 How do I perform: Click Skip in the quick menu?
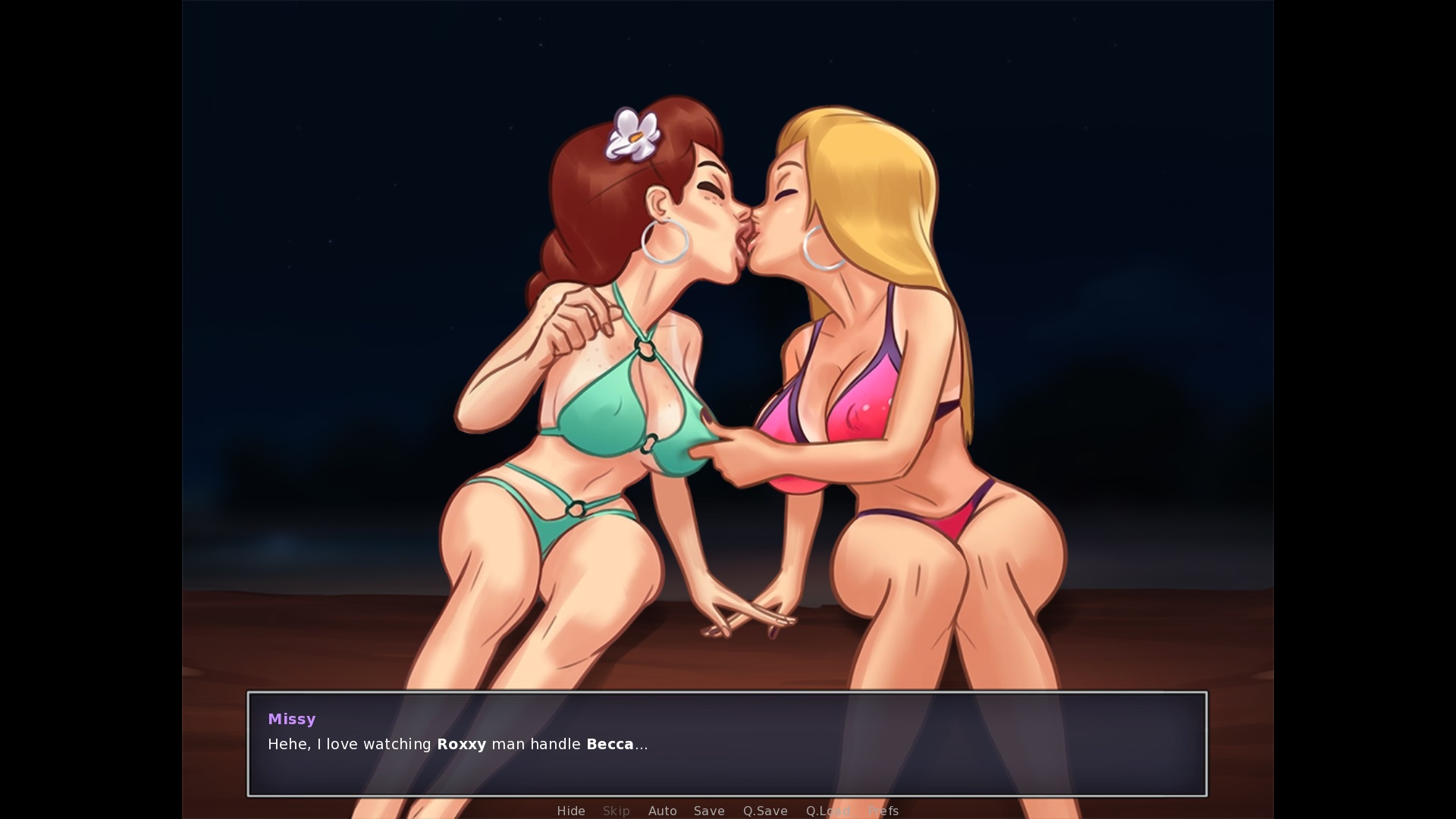616,811
